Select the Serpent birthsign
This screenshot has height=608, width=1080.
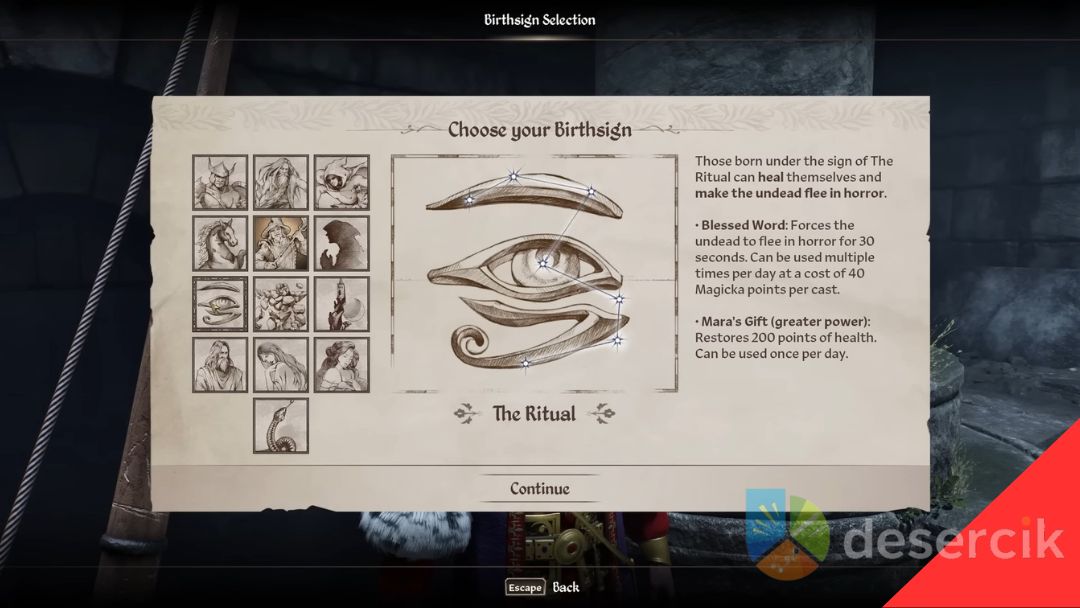281,426
